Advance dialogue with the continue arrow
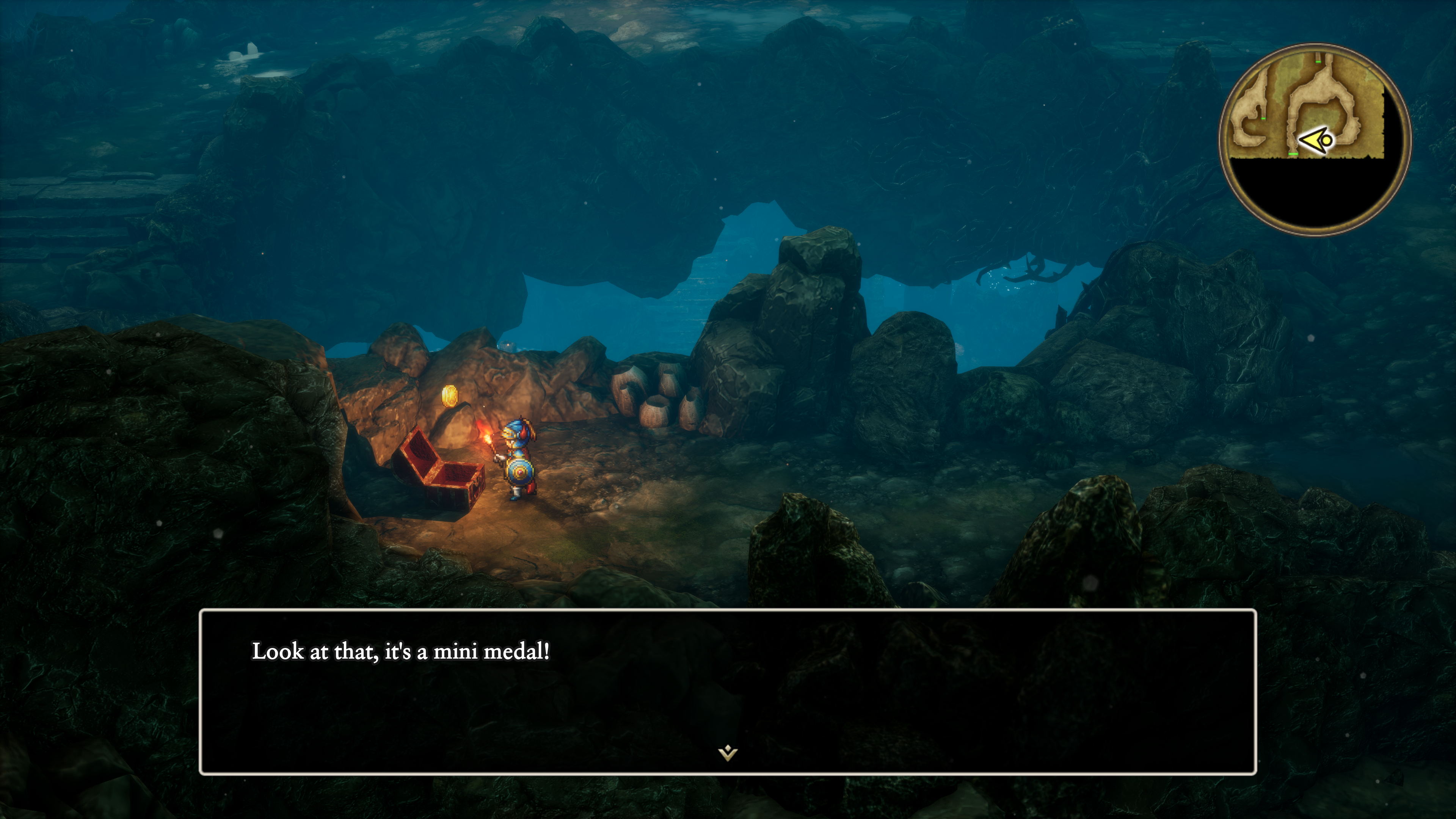The height and width of the screenshot is (819, 1456). coord(728,753)
